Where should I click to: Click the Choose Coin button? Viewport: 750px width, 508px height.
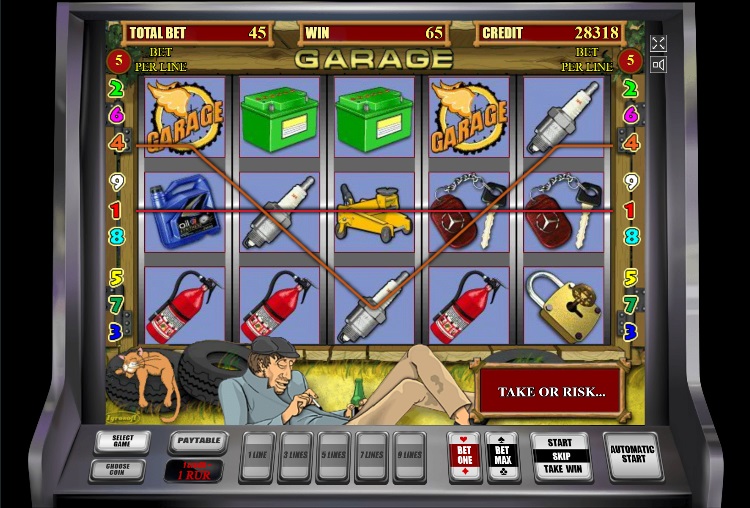(x=122, y=468)
